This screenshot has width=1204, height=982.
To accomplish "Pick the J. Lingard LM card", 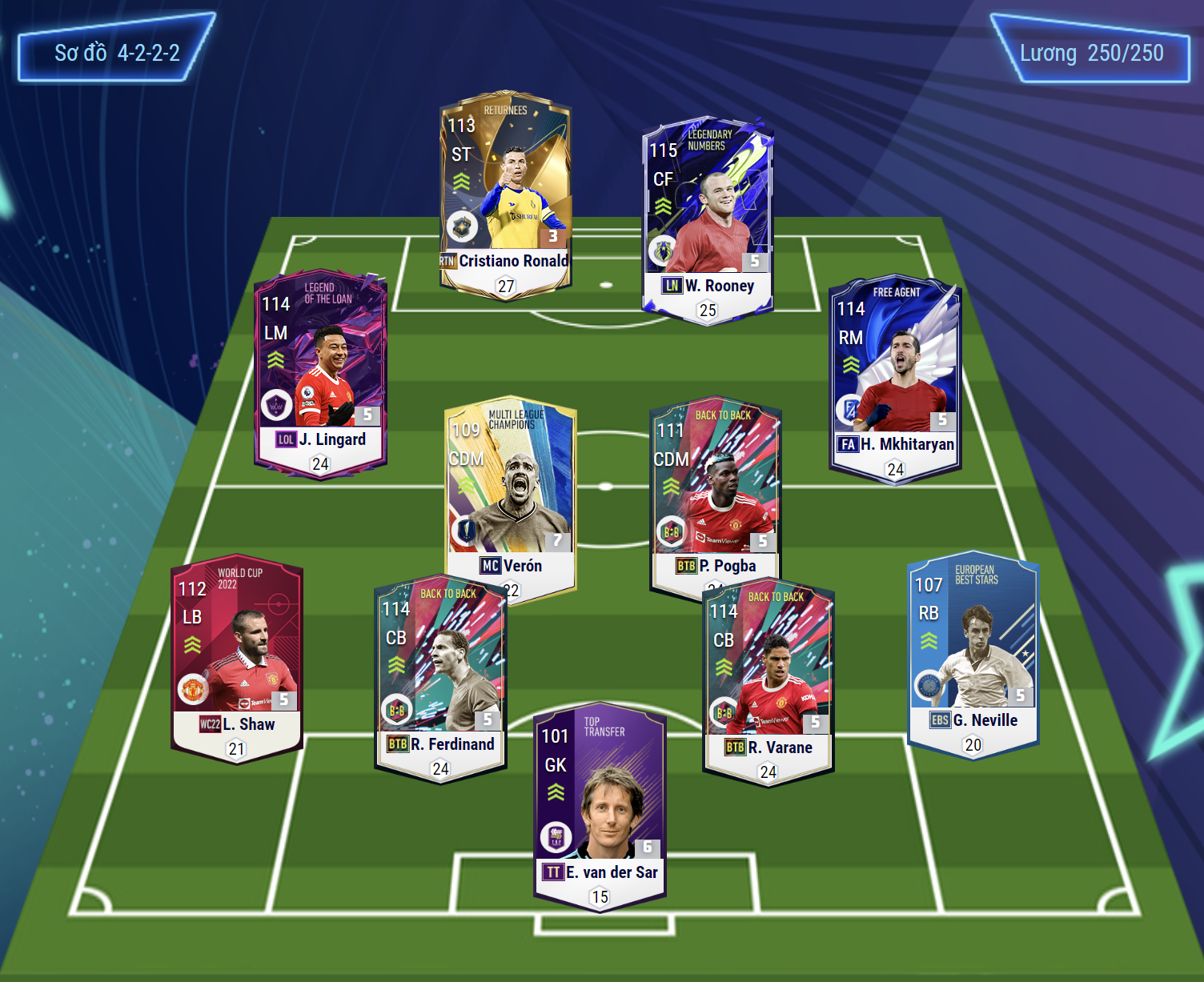I will pyautogui.click(x=320, y=372).
